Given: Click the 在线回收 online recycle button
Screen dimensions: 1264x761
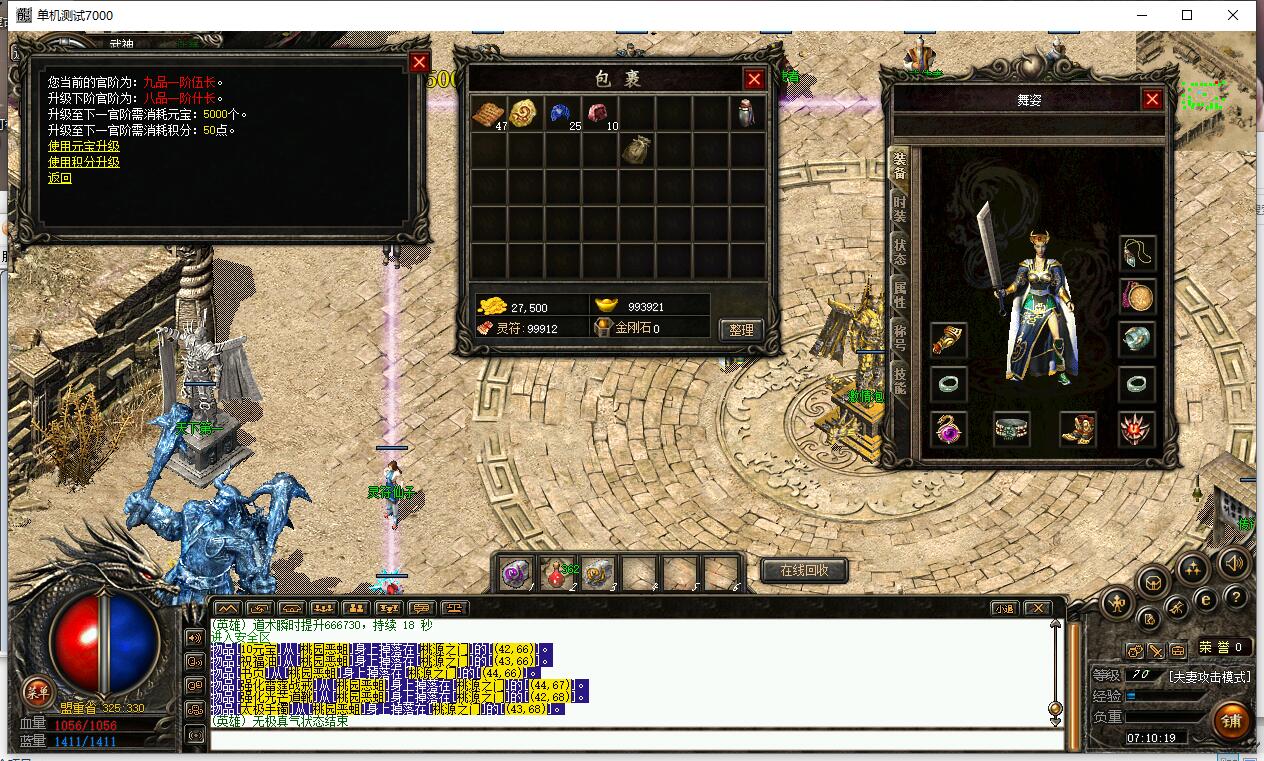Looking at the screenshot, I should coord(804,570).
